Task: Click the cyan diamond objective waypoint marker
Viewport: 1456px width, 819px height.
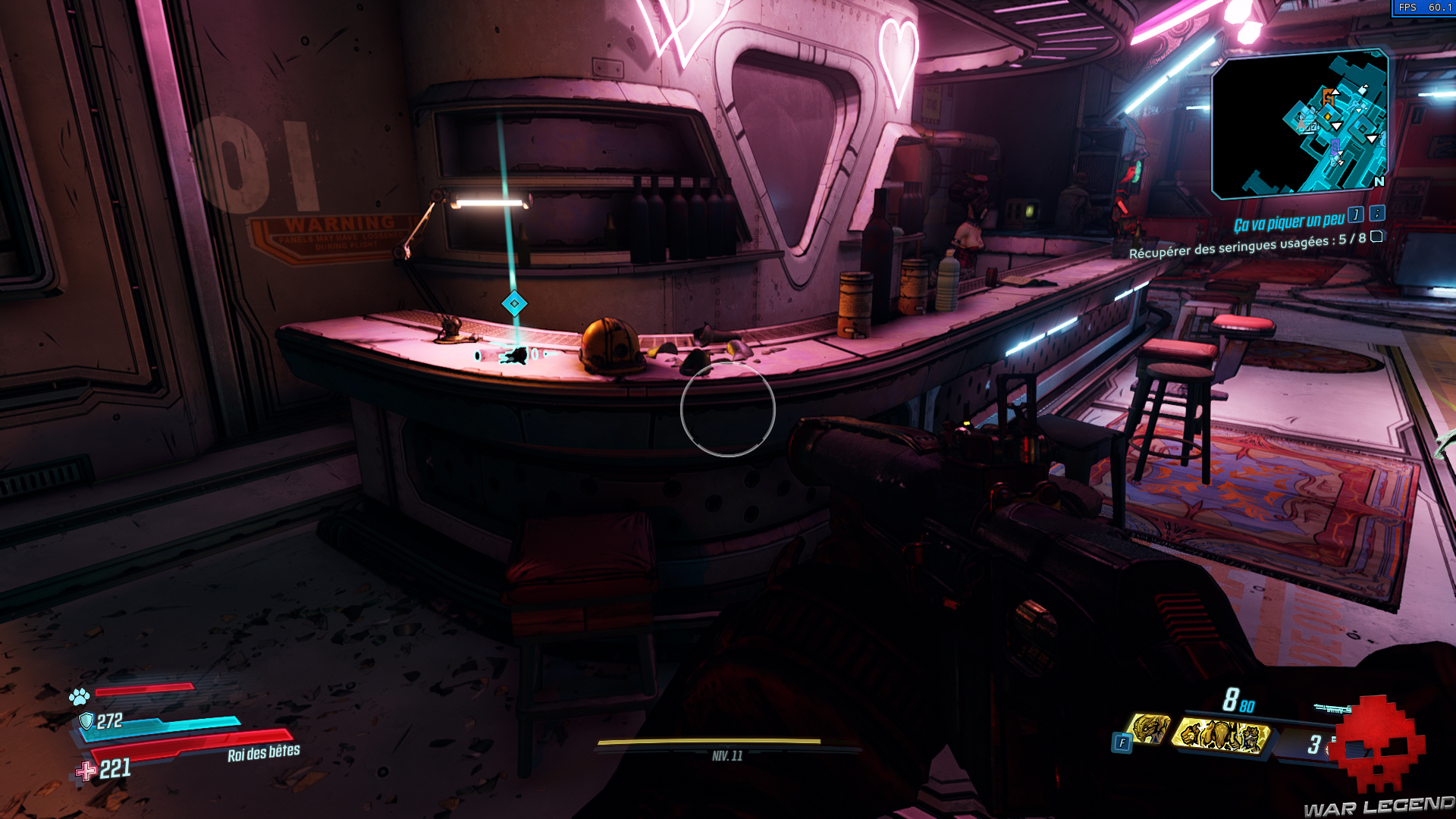Action: (514, 304)
